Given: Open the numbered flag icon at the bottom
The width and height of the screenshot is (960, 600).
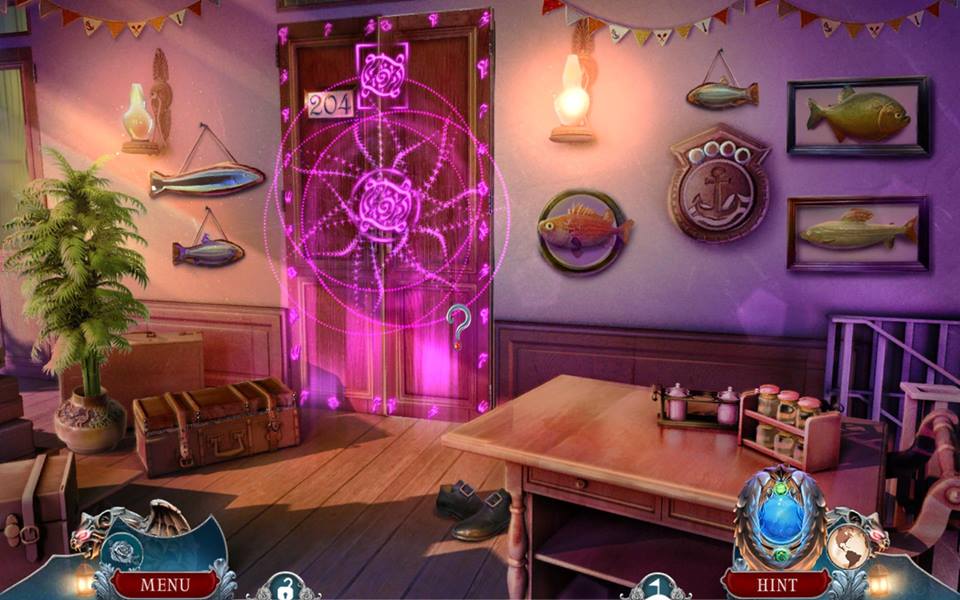Looking at the screenshot, I should tap(654, 589).
